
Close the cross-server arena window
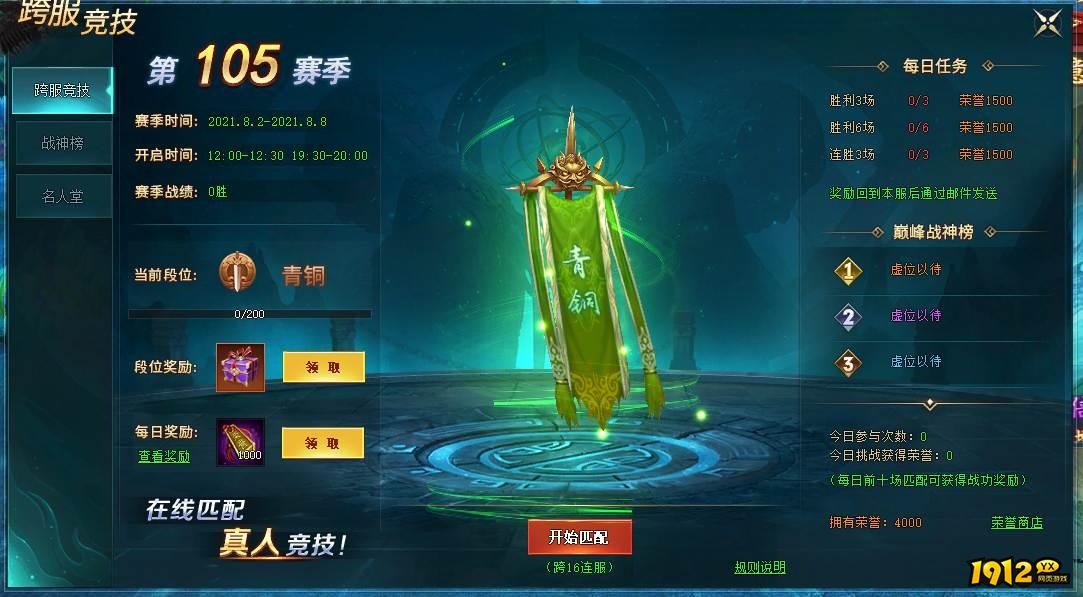coord(1048,23)
